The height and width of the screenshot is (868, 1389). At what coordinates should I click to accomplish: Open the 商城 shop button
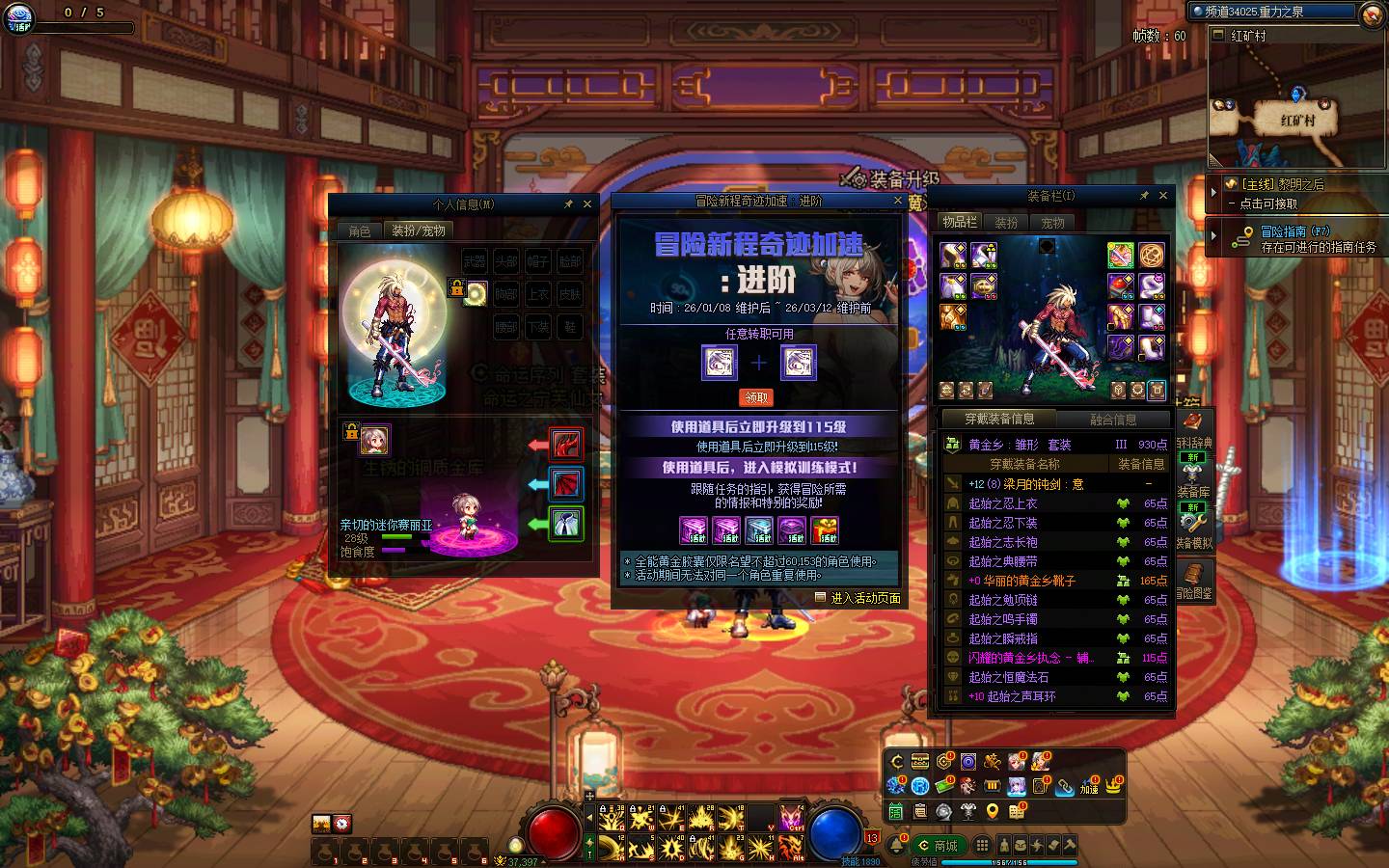(939, 846)
